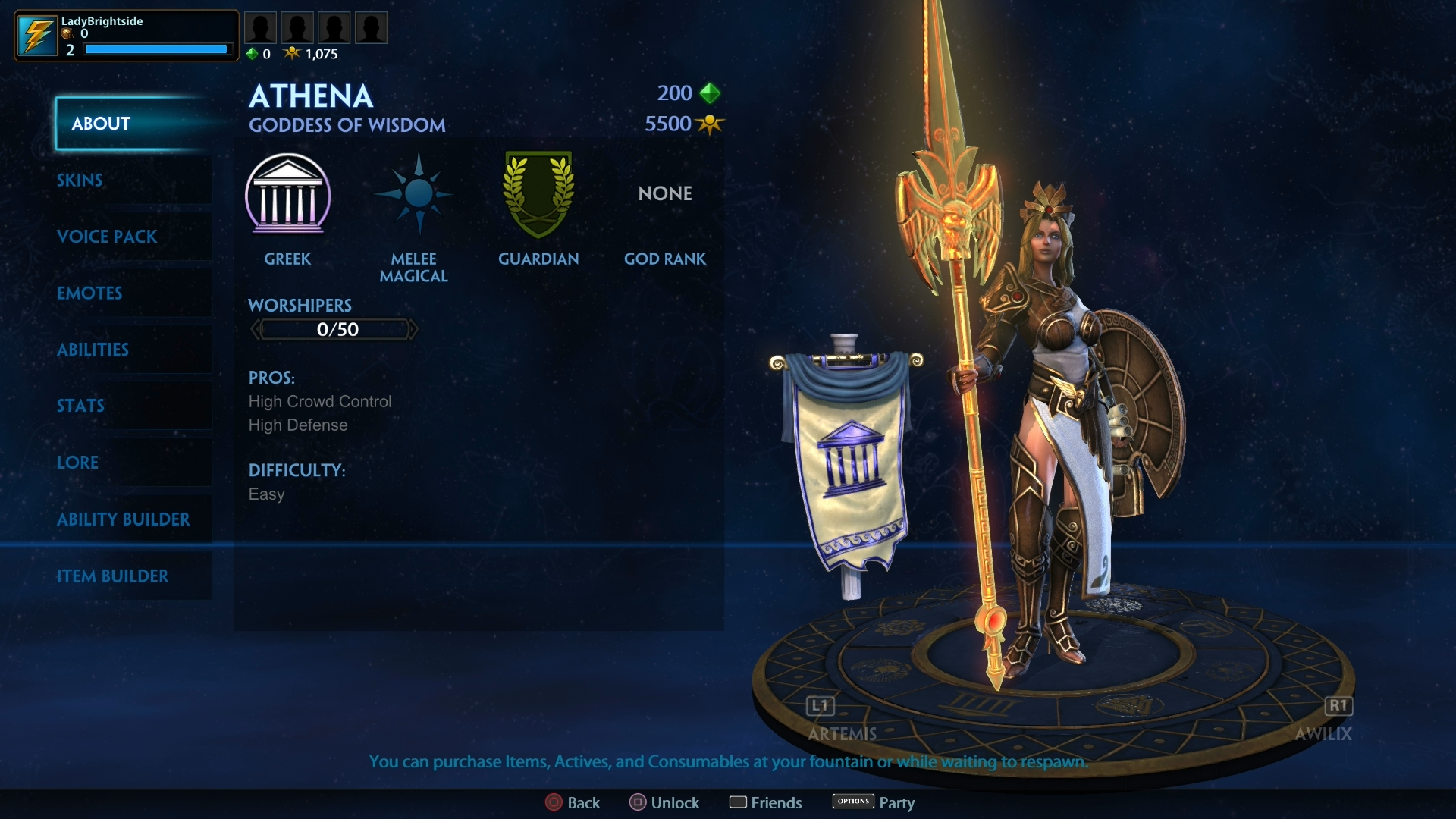Viewport: 1456px width, 819px height.
Task: Click an empty party member portrait
Action: pos(261,27)
